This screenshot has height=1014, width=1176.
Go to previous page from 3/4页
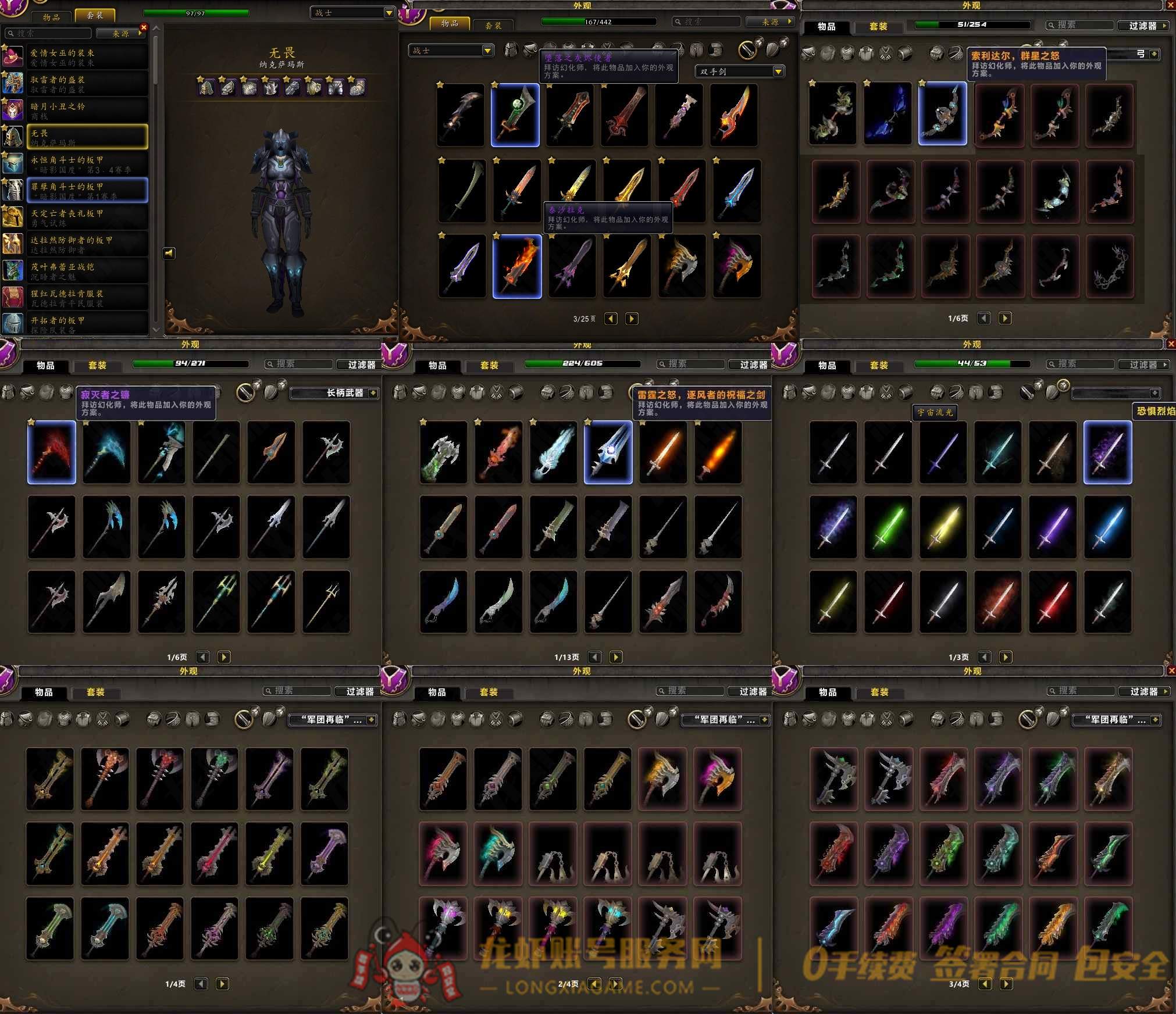[x=984, y=984]
